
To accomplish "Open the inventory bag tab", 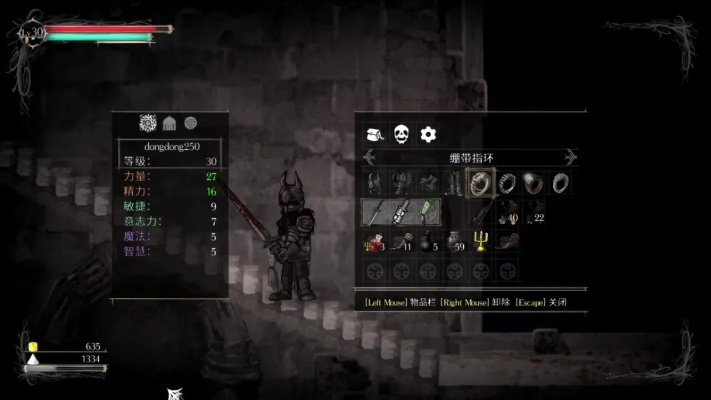I will (x=375, y=134).
